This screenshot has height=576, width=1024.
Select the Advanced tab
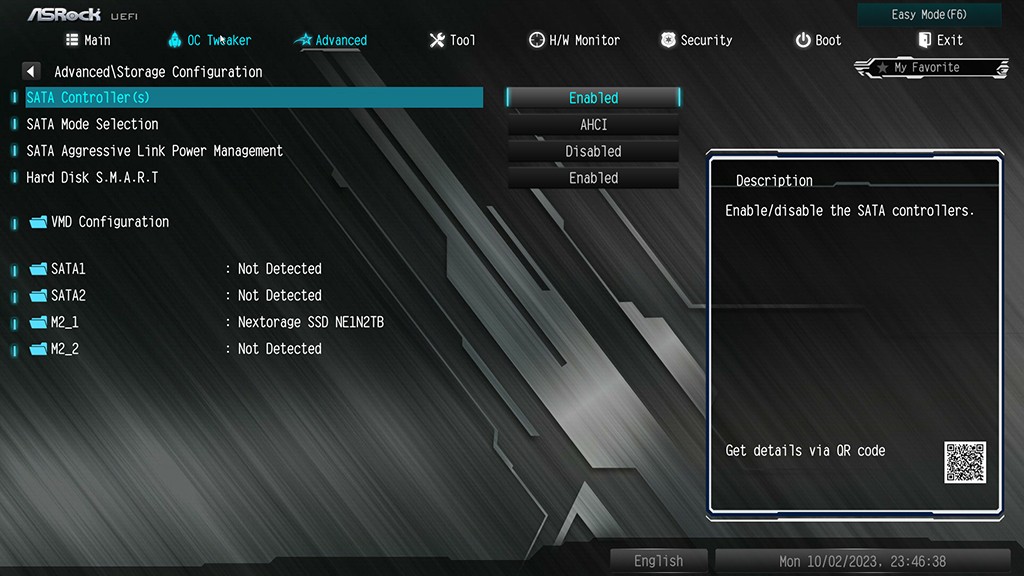(x=331, y=40)
